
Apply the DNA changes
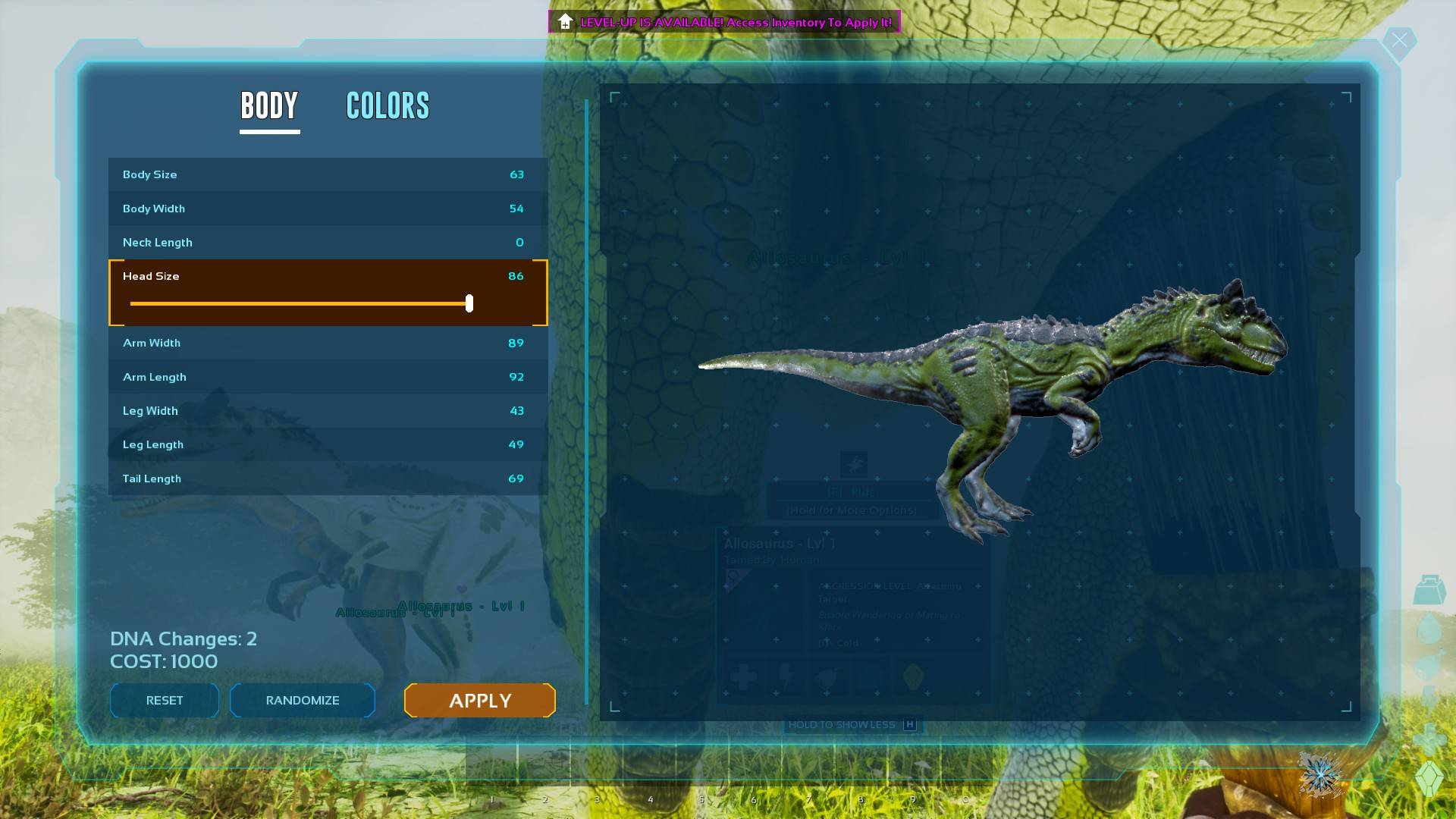(480, 700)
